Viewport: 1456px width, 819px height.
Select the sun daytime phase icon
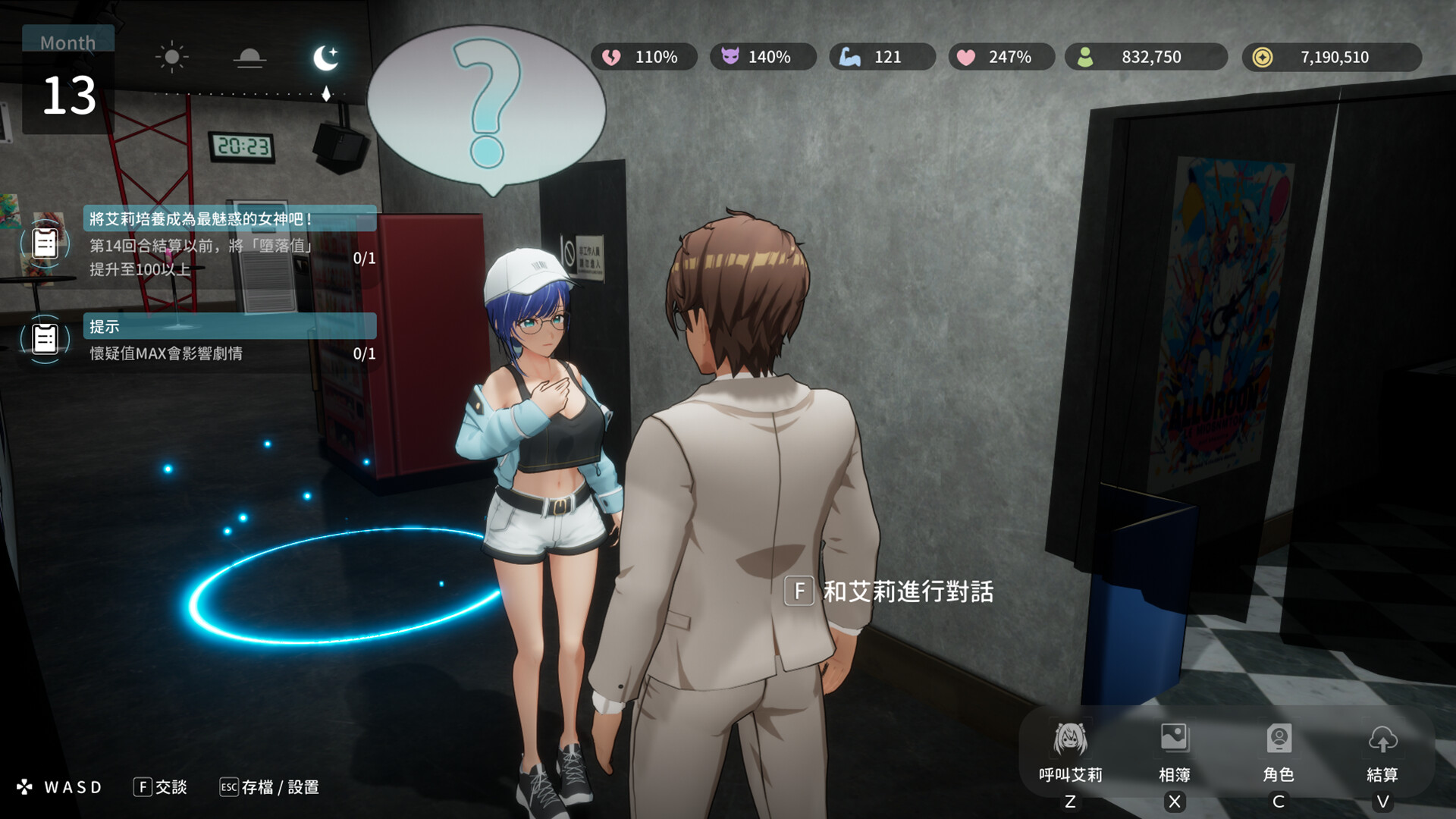point(172,57)
